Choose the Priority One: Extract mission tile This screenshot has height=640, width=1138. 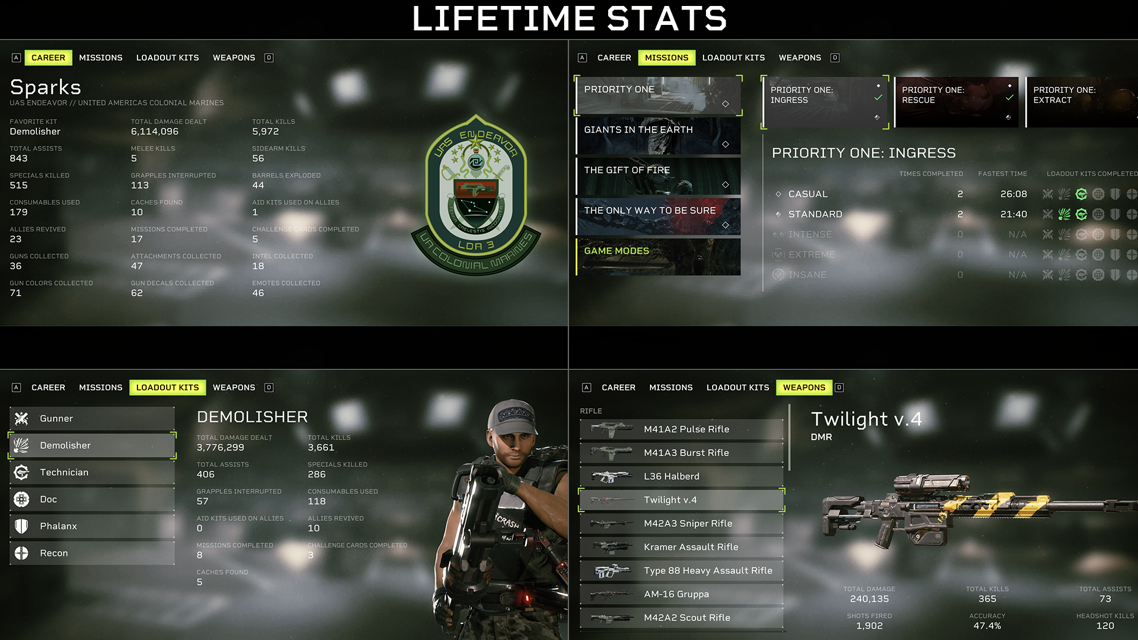1082,102
